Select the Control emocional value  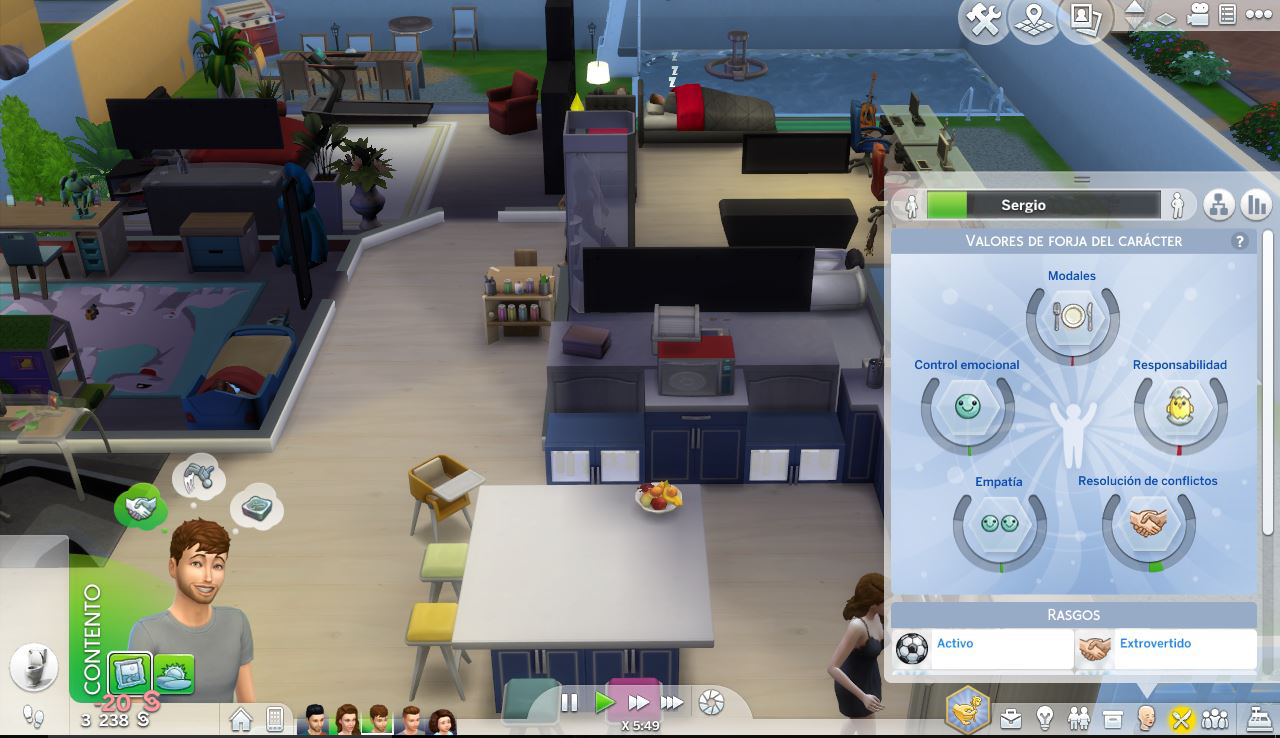click(967, 407)
